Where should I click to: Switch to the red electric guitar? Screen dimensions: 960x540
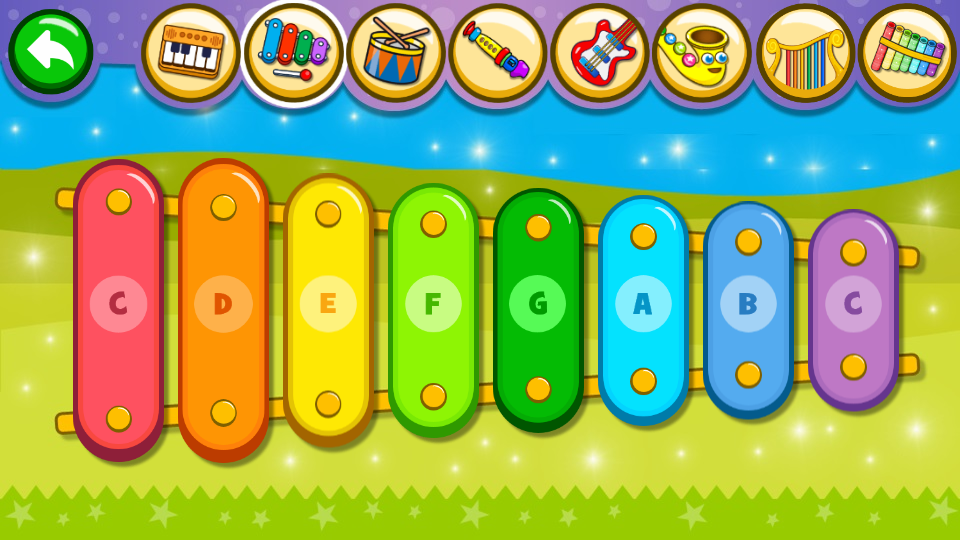tap(599, 52)
